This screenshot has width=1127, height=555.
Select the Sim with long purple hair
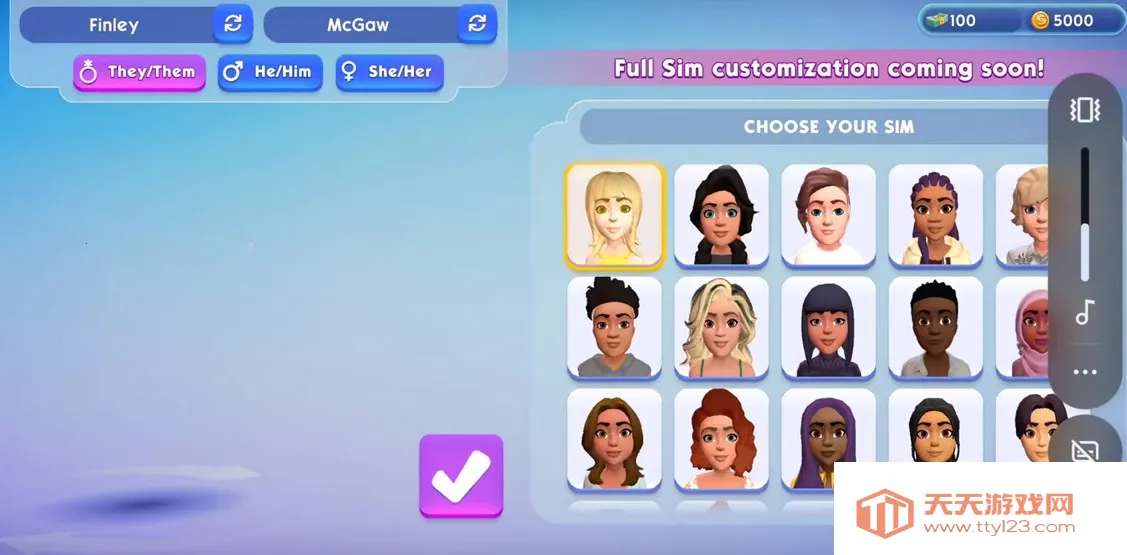[x=828, y=439]
